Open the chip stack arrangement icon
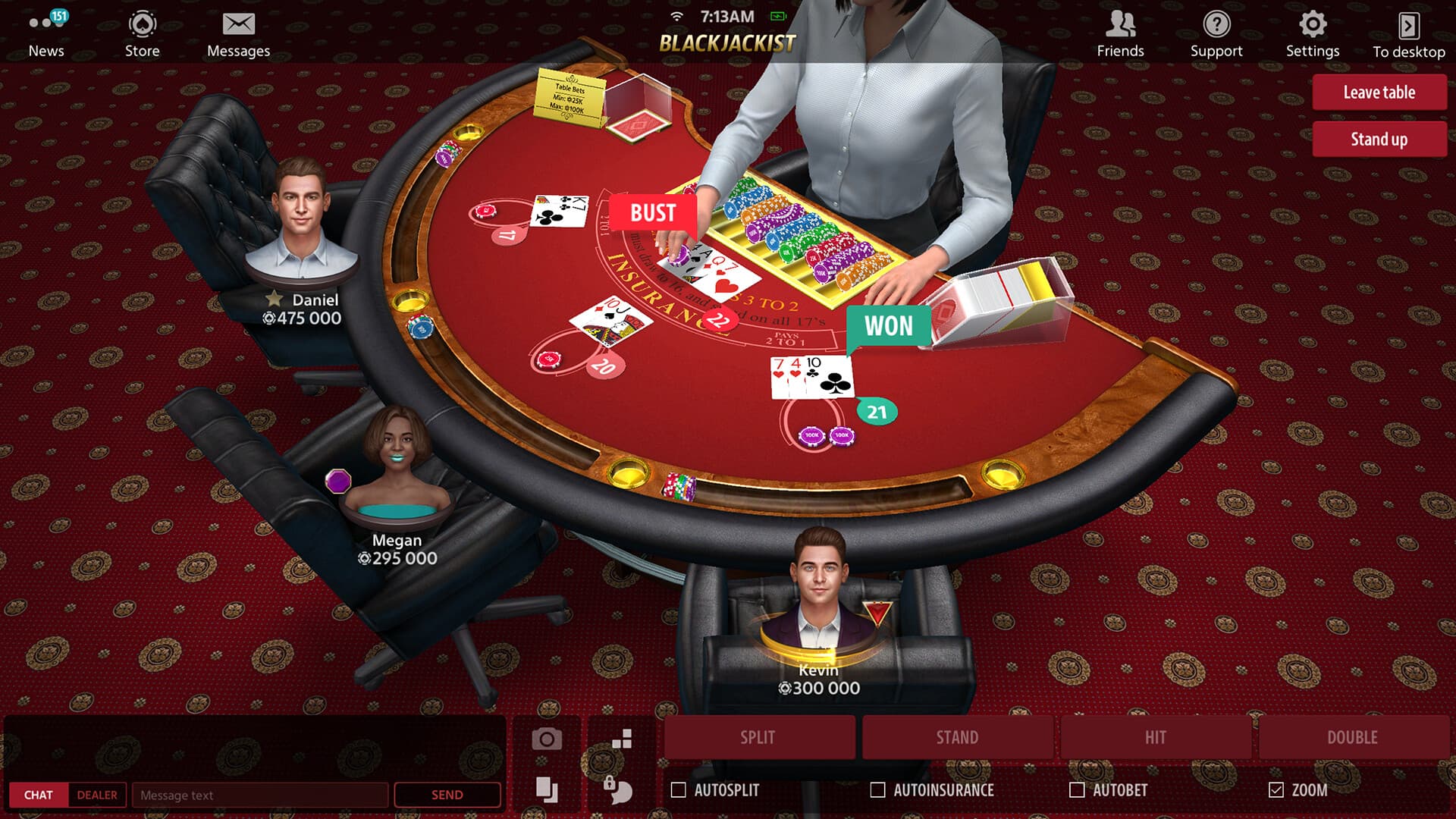 (x=620, y=736)
